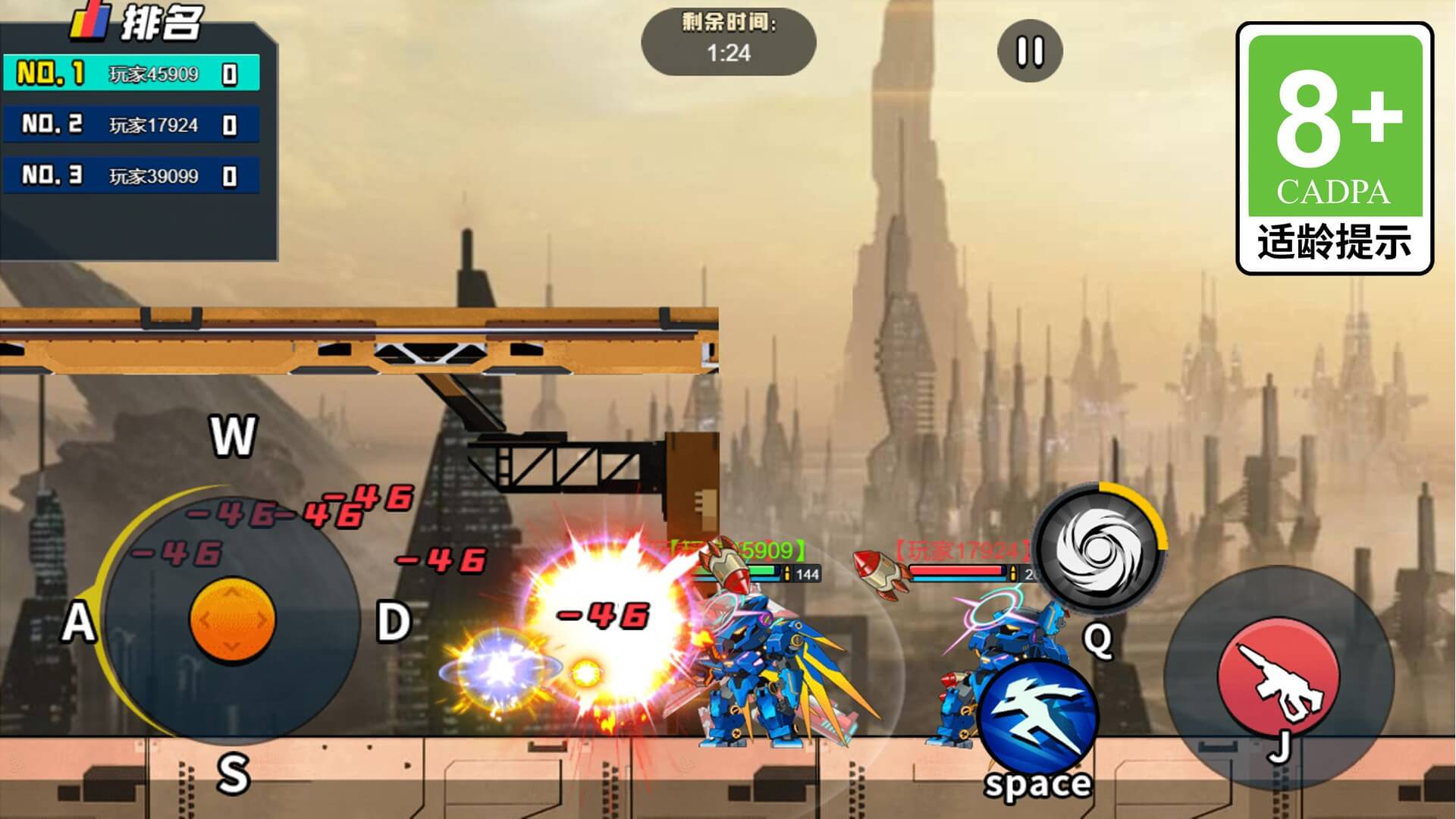Select the NO. 1 ranking row 玩家45909

pyautogui.click(x=130, y=74)
